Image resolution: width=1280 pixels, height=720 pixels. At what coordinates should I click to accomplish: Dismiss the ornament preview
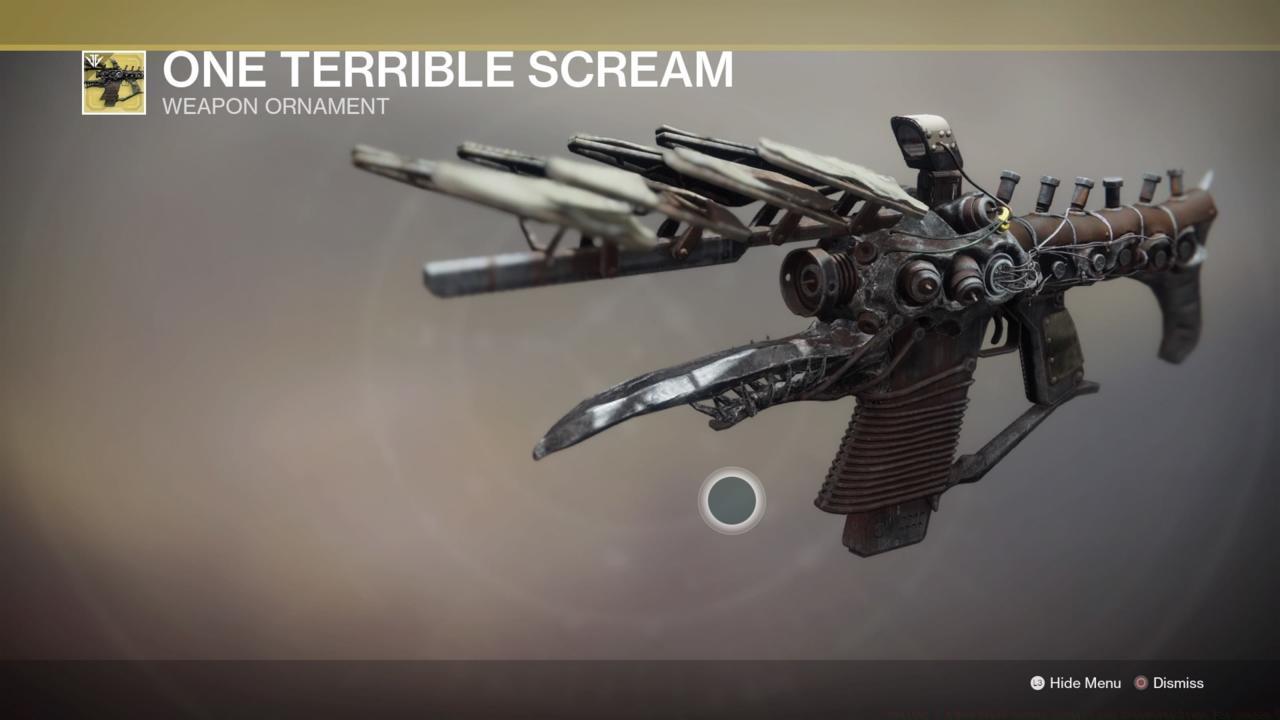[x=1177, y=683]
